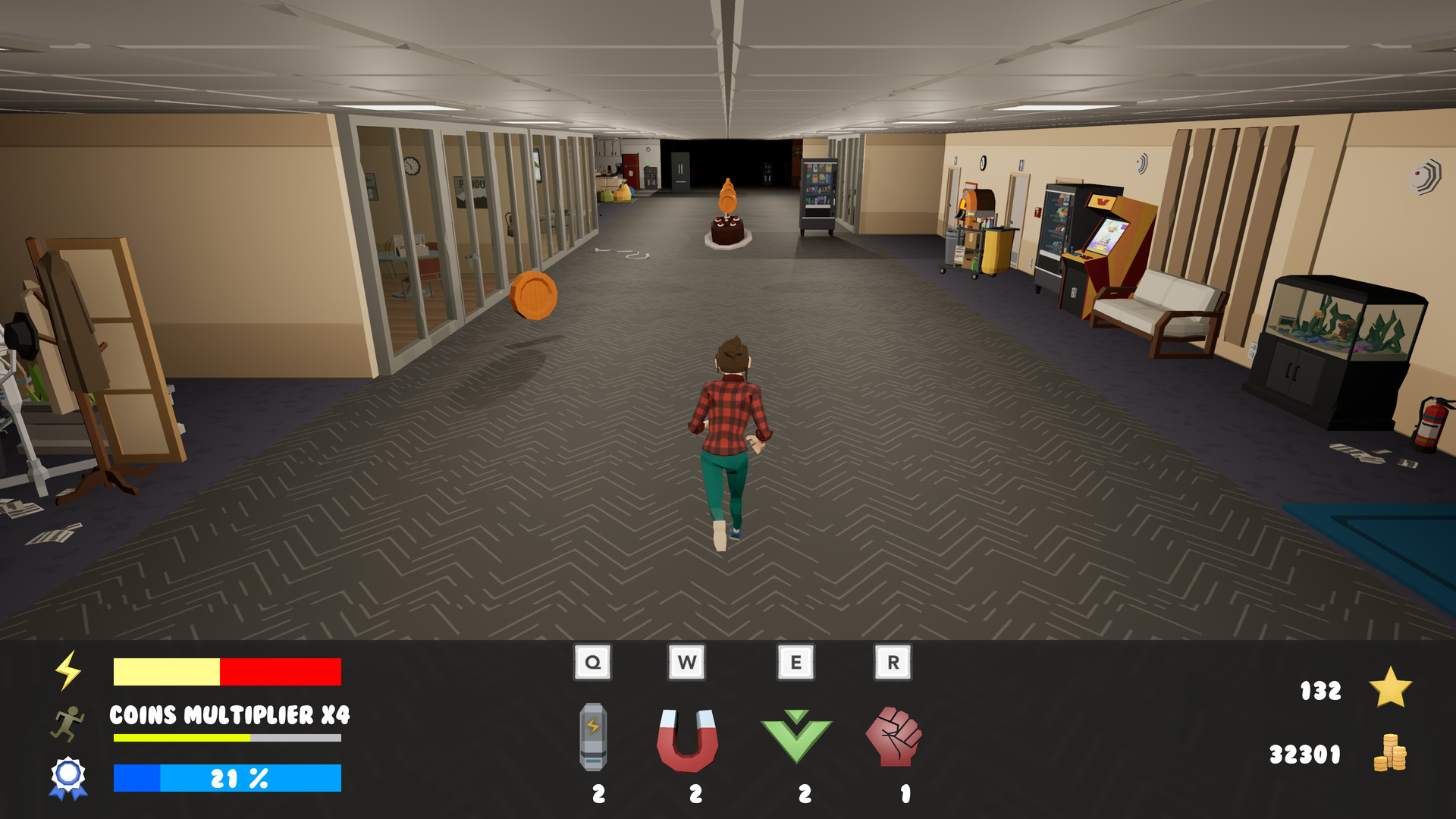
Task: Click the coin stack currency icon
Action: [x=1391, y=754]
